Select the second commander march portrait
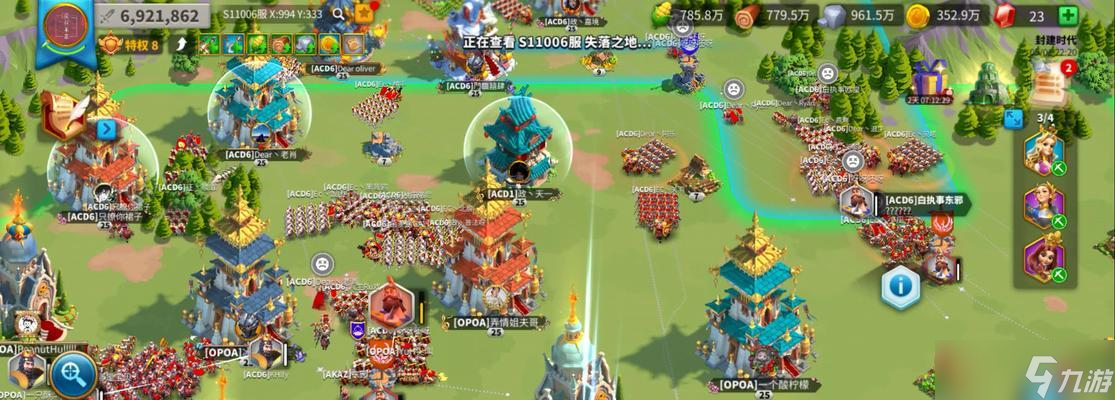Image resolution: width=1115 pixels, height=400 pixels. click(x=1044, y=207)
